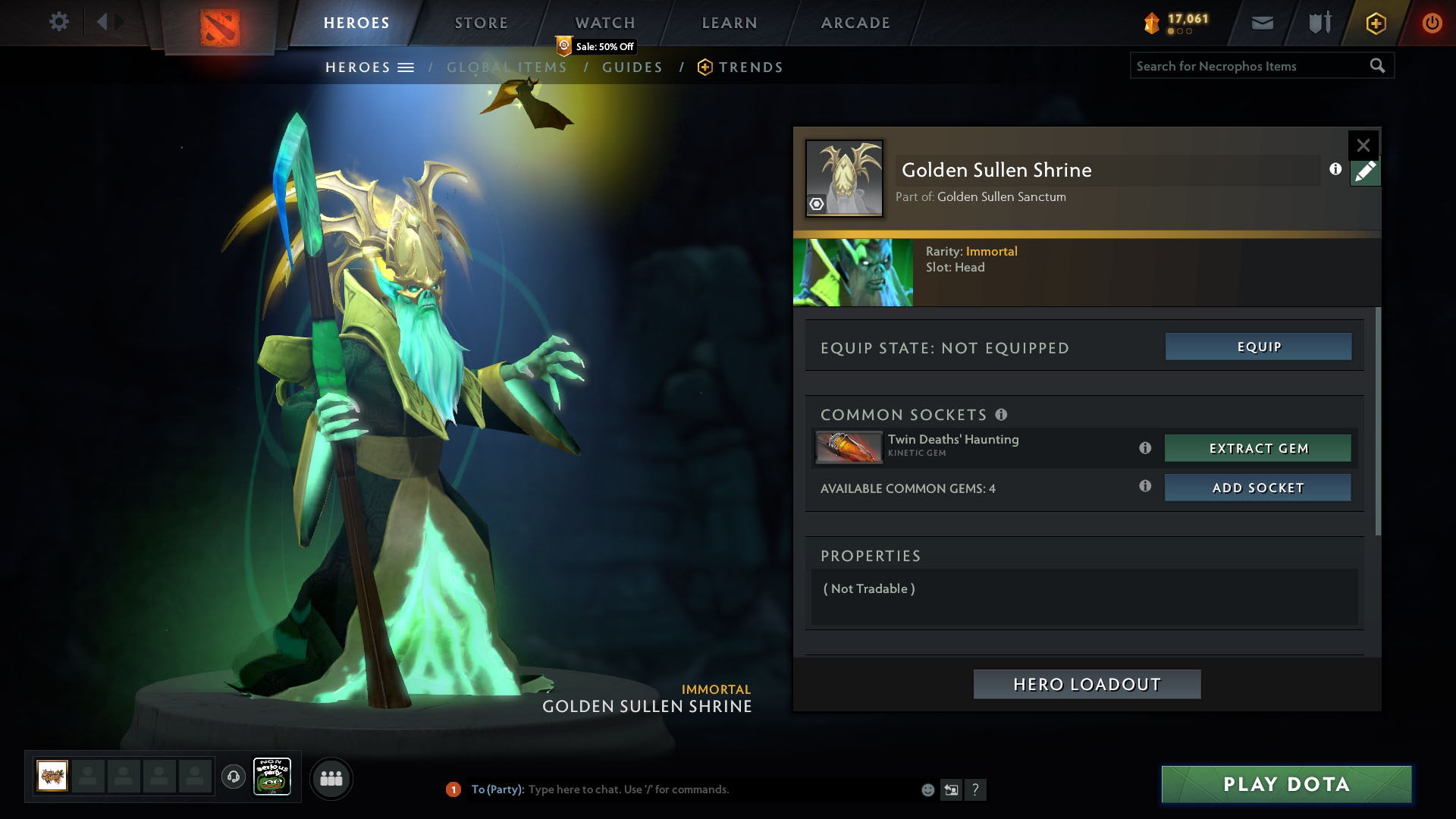Click the Add Socket button
Screen dimensions: 1456x819
pyautogui.click(x=1257, y=488)
